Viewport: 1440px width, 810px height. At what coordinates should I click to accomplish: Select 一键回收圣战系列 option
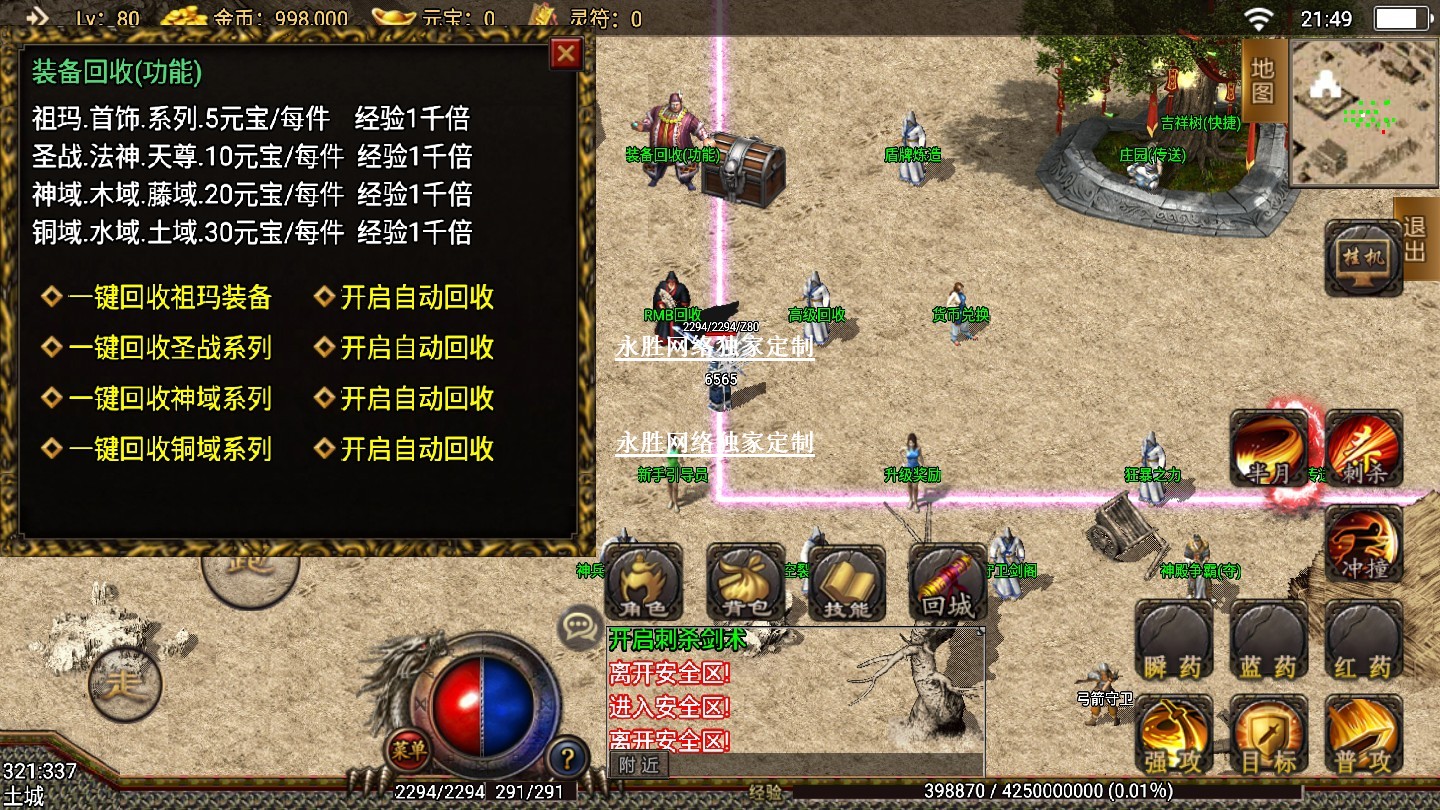click(169, 348)
